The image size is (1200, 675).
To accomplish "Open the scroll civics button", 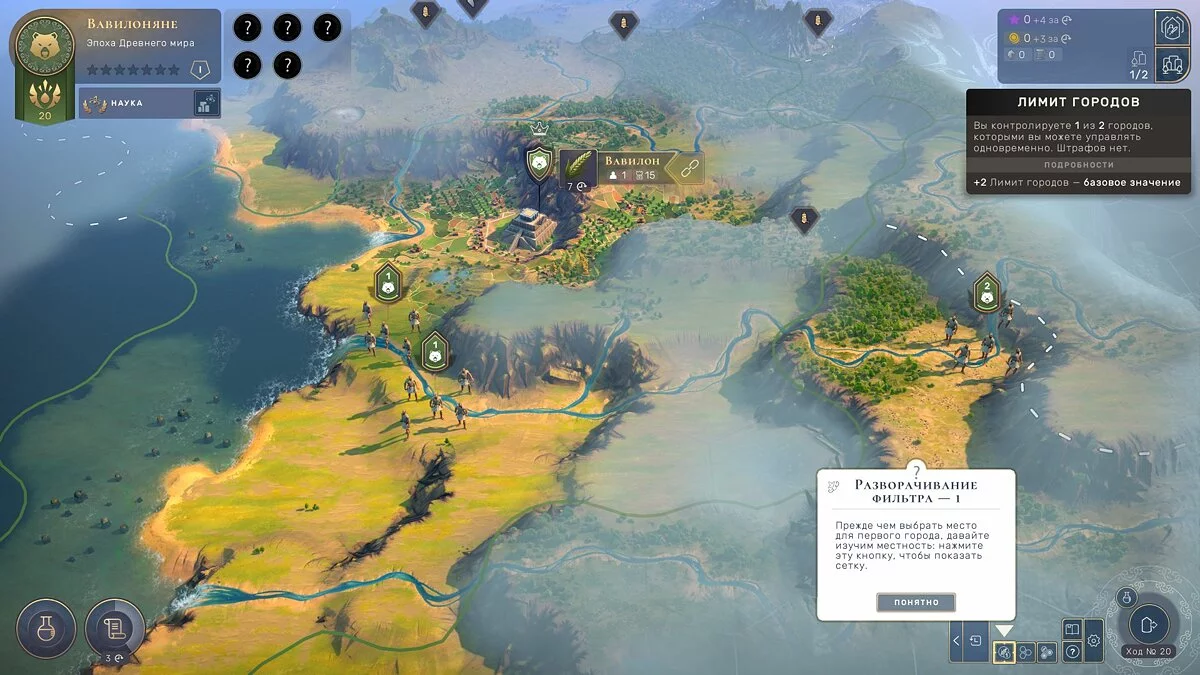I will pyautogui.click(x=114, y=628).
